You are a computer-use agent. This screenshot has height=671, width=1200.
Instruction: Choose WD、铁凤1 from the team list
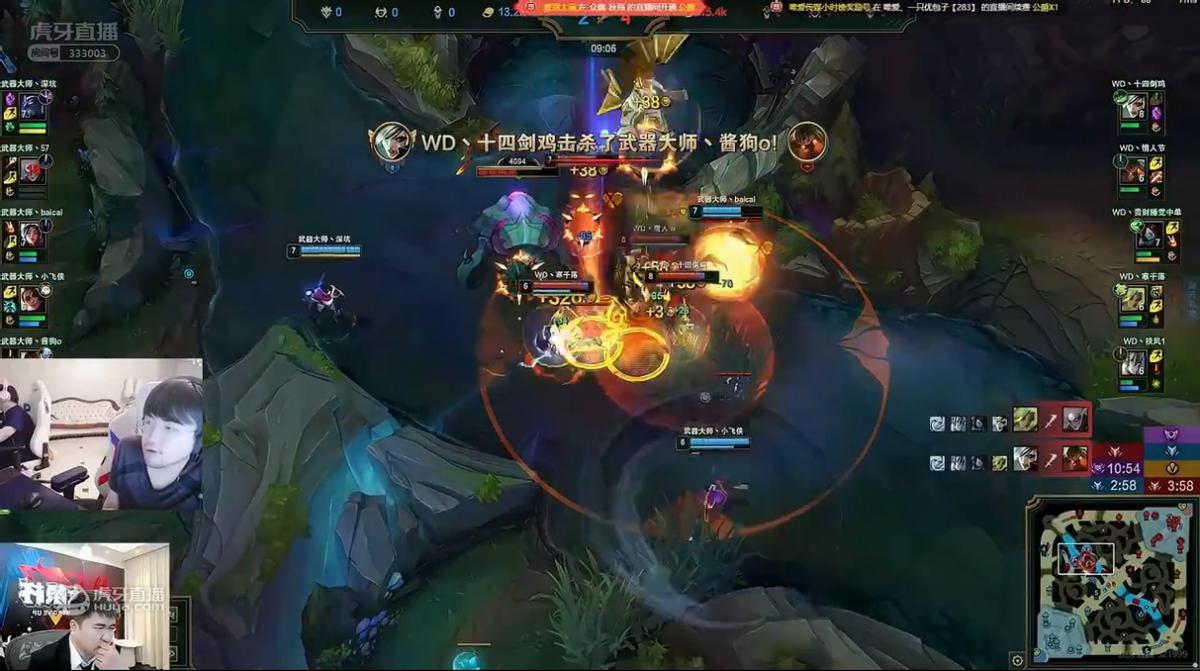coord(1133,364)
